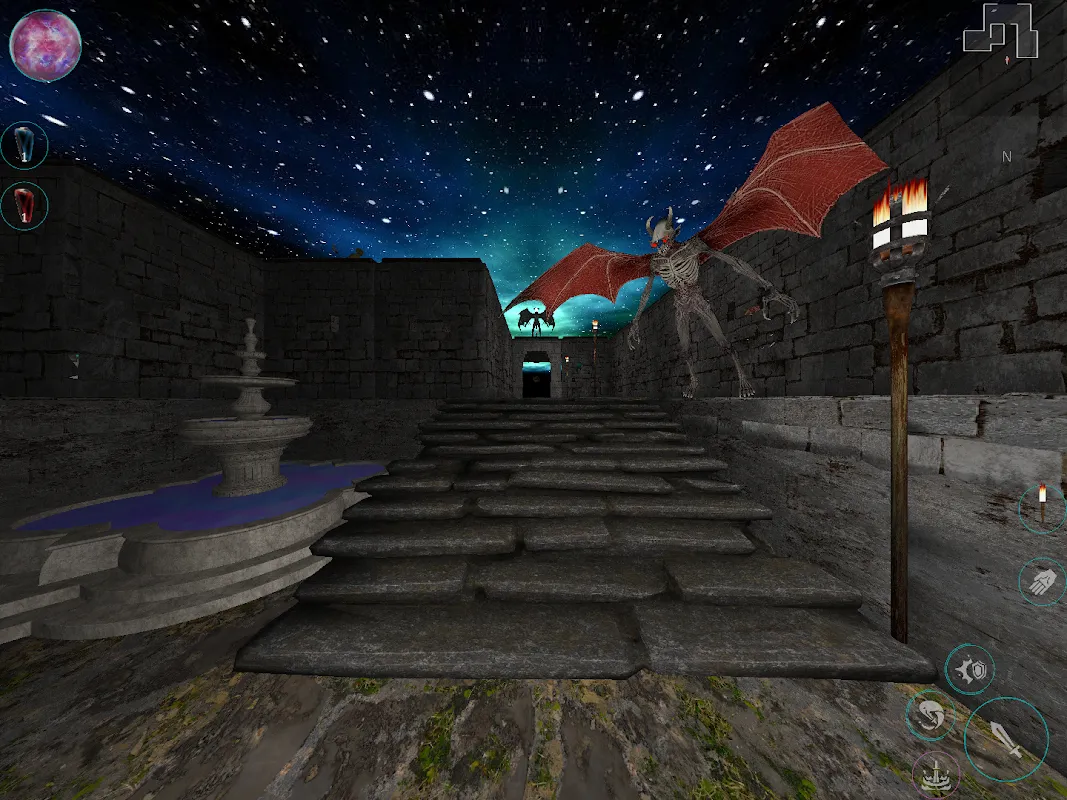Viewport: 1067px width, 800px height.
Task: Activate the swirling dodge ability icon
Action: (930, 715)
